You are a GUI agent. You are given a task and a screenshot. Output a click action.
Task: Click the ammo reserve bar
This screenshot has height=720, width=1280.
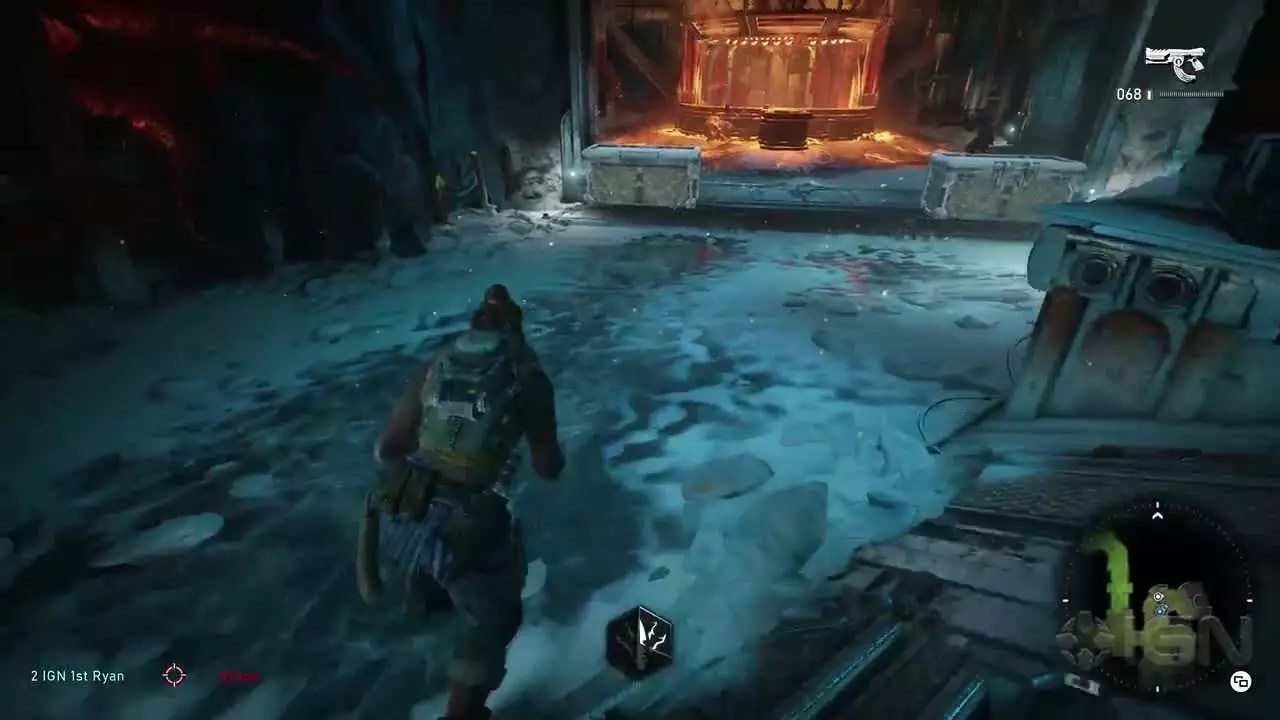pyautogui.click(x=1192, y=96)
